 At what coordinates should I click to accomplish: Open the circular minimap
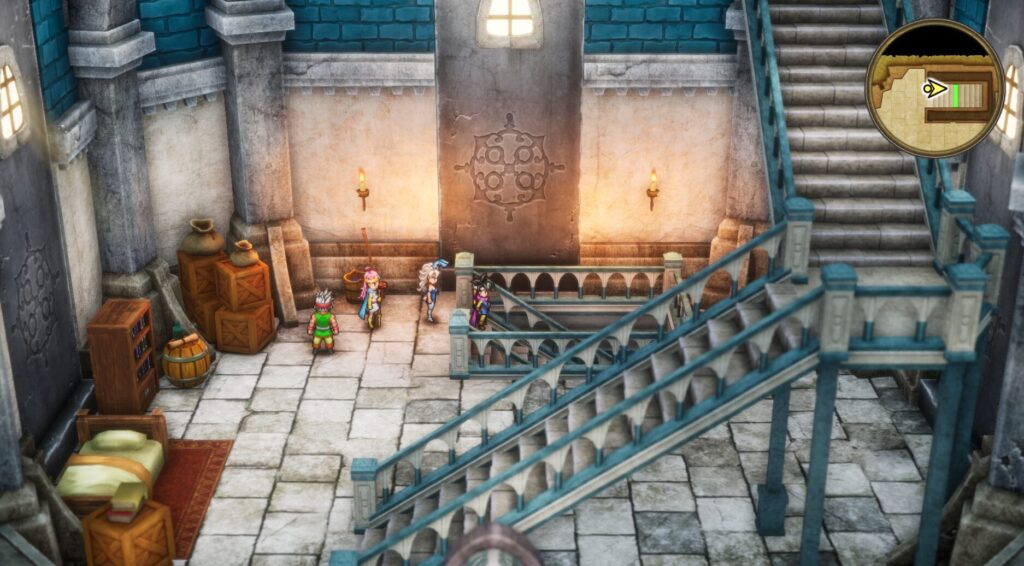(x=934, y=88)
